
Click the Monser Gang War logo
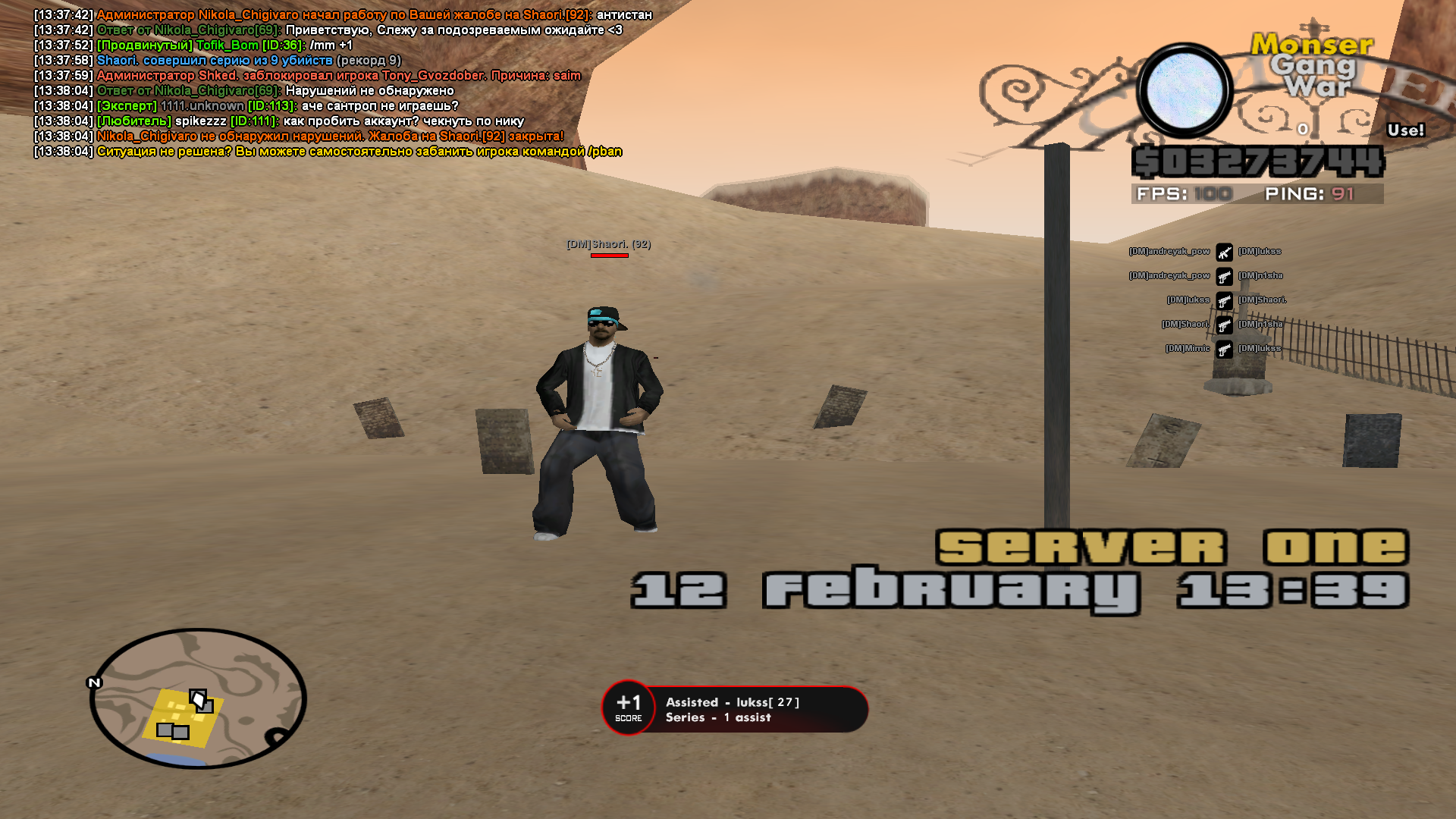pyautogui.click(x=1313, y=65)
